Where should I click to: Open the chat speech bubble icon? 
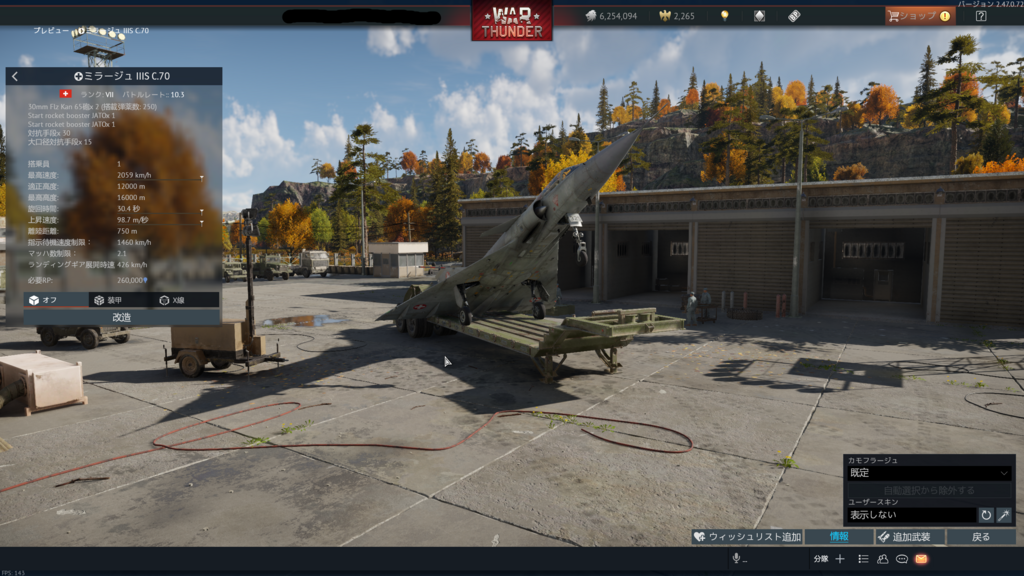coord(902,559)
